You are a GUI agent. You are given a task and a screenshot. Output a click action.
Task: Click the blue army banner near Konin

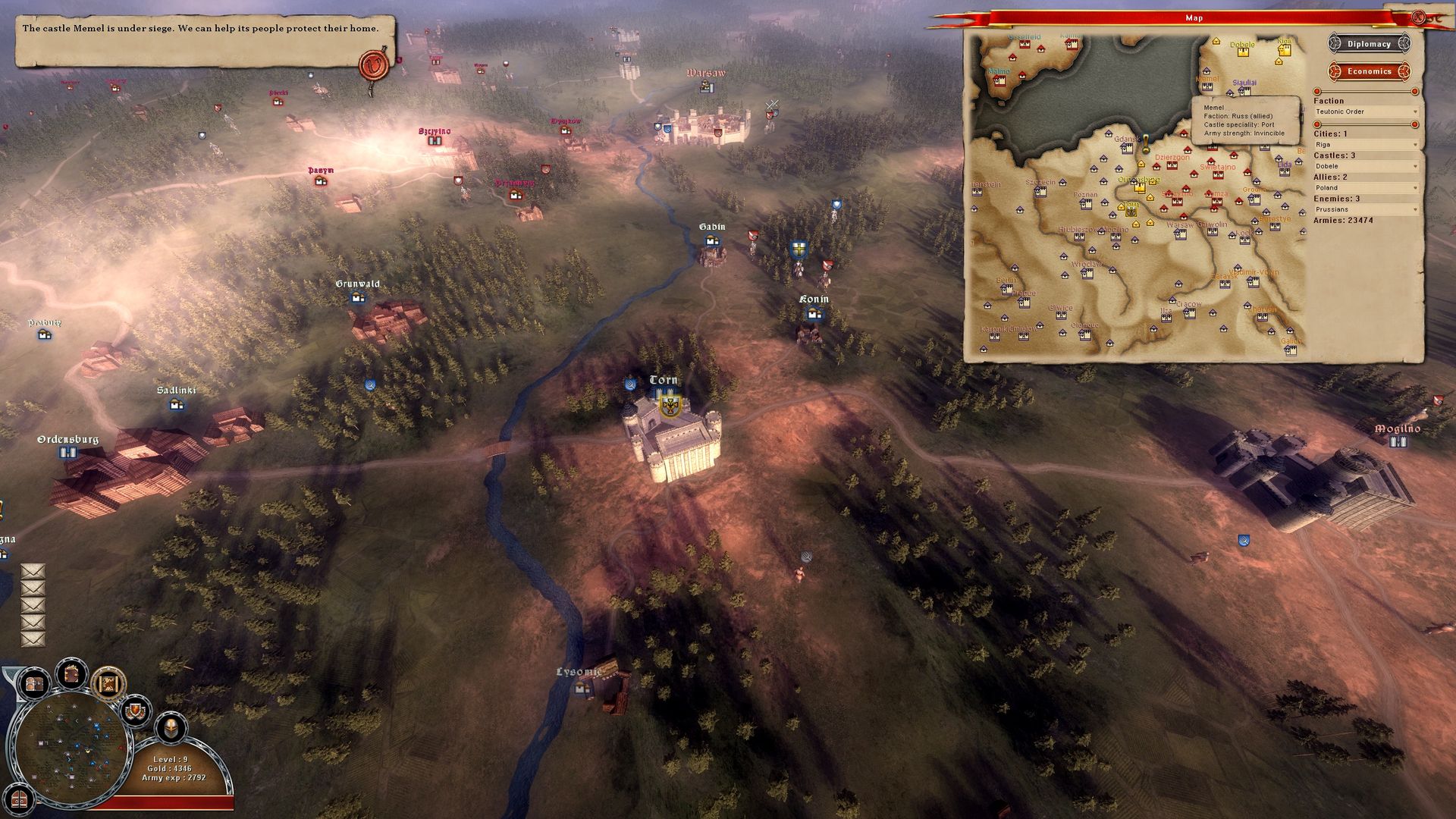click(x=799, y=249)
